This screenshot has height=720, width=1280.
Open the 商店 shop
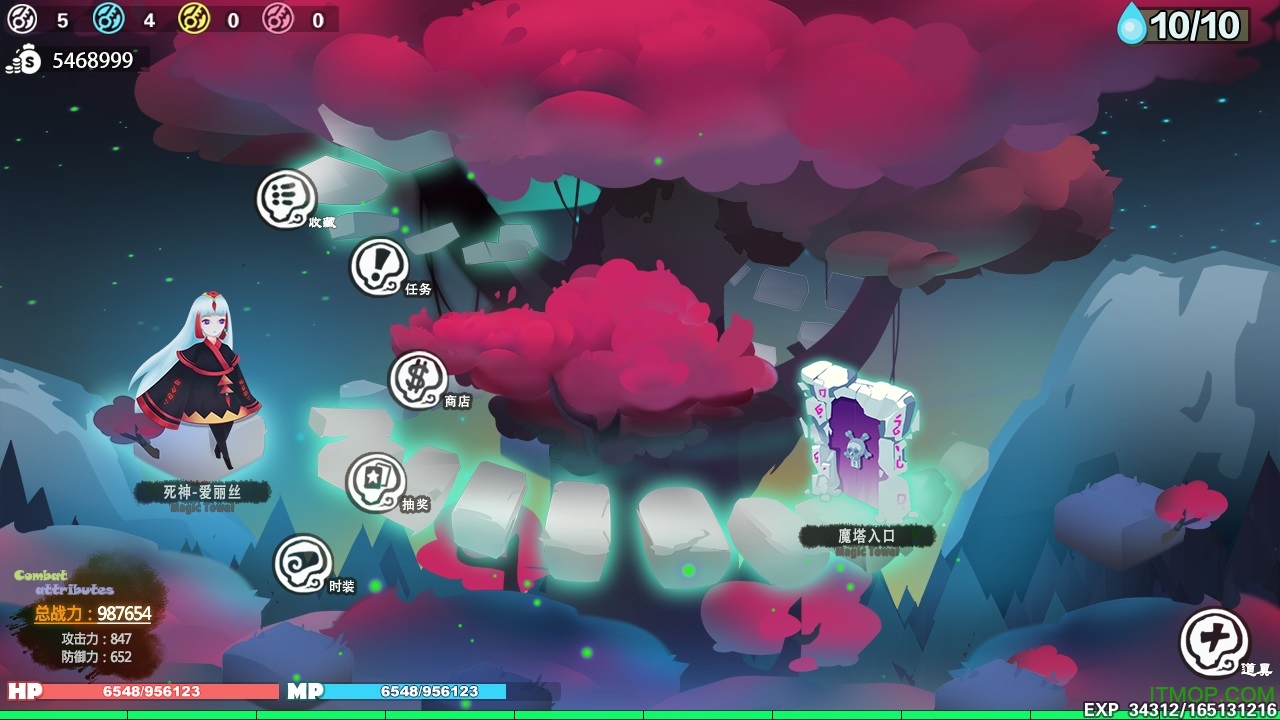[x=418, y=380]
